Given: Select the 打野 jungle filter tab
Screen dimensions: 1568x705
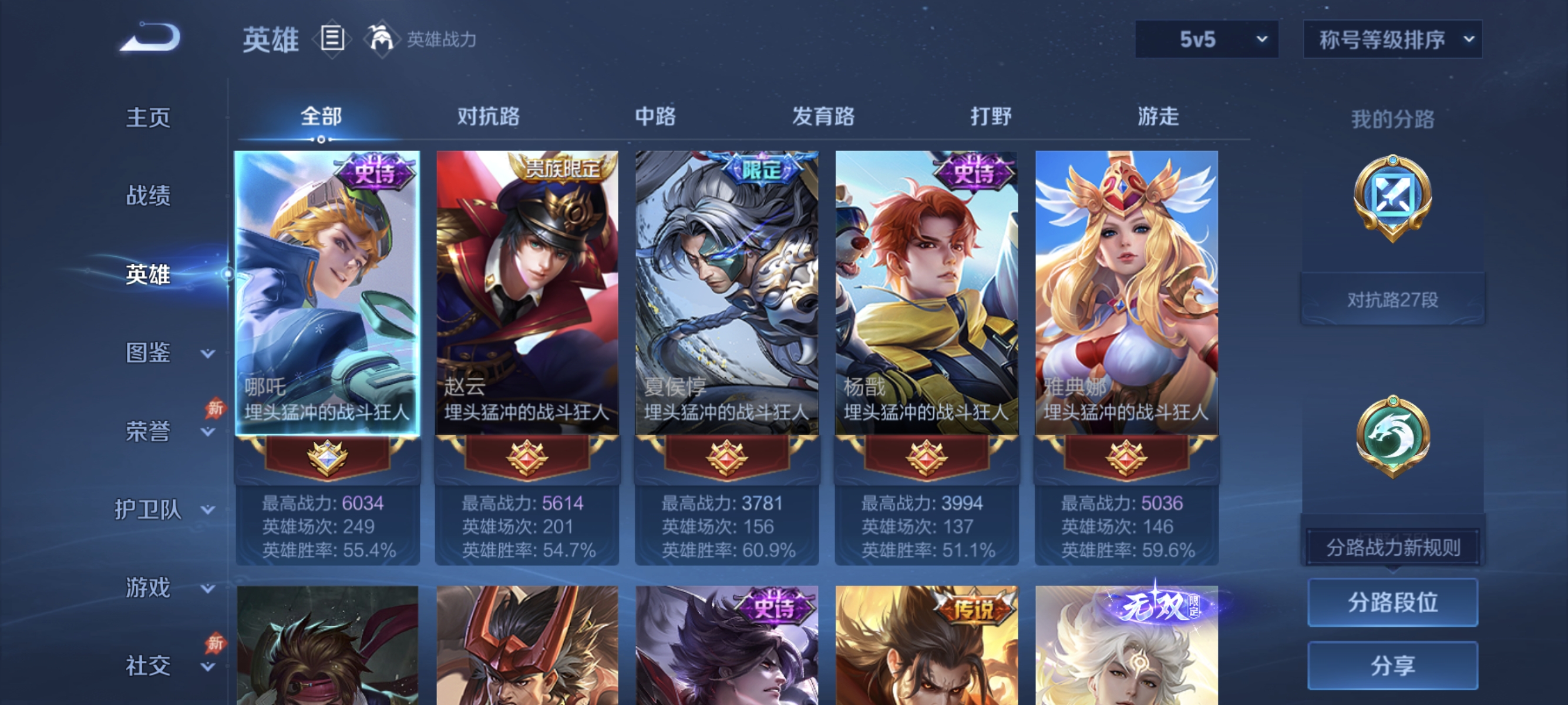Looking at the screenshot, I should point(991,116).
